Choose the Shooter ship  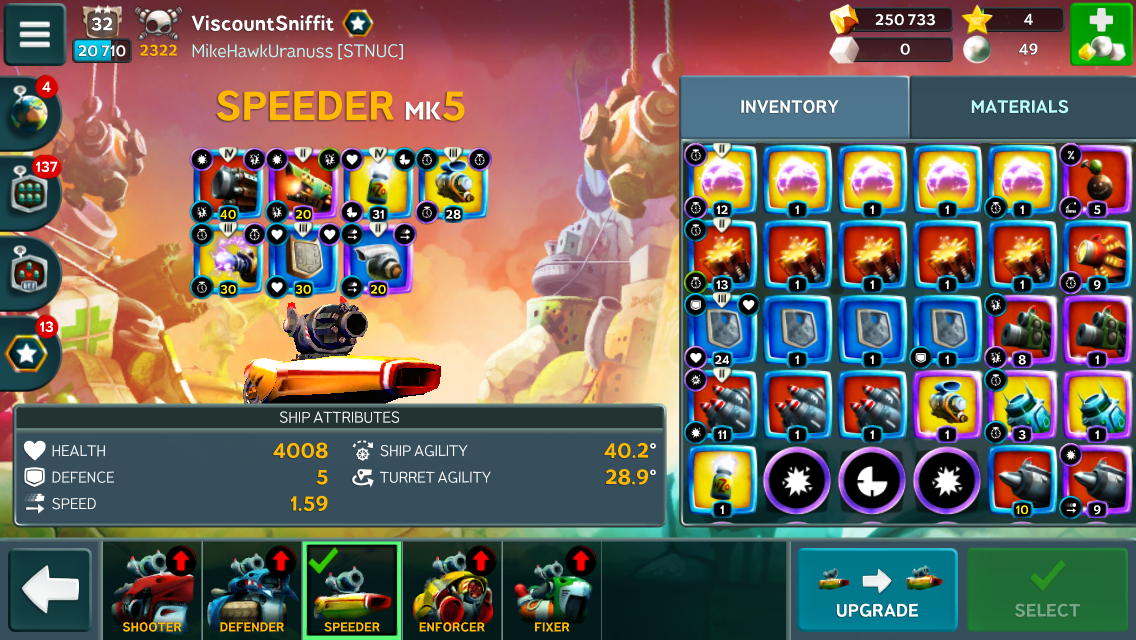[x=152, y=591]
